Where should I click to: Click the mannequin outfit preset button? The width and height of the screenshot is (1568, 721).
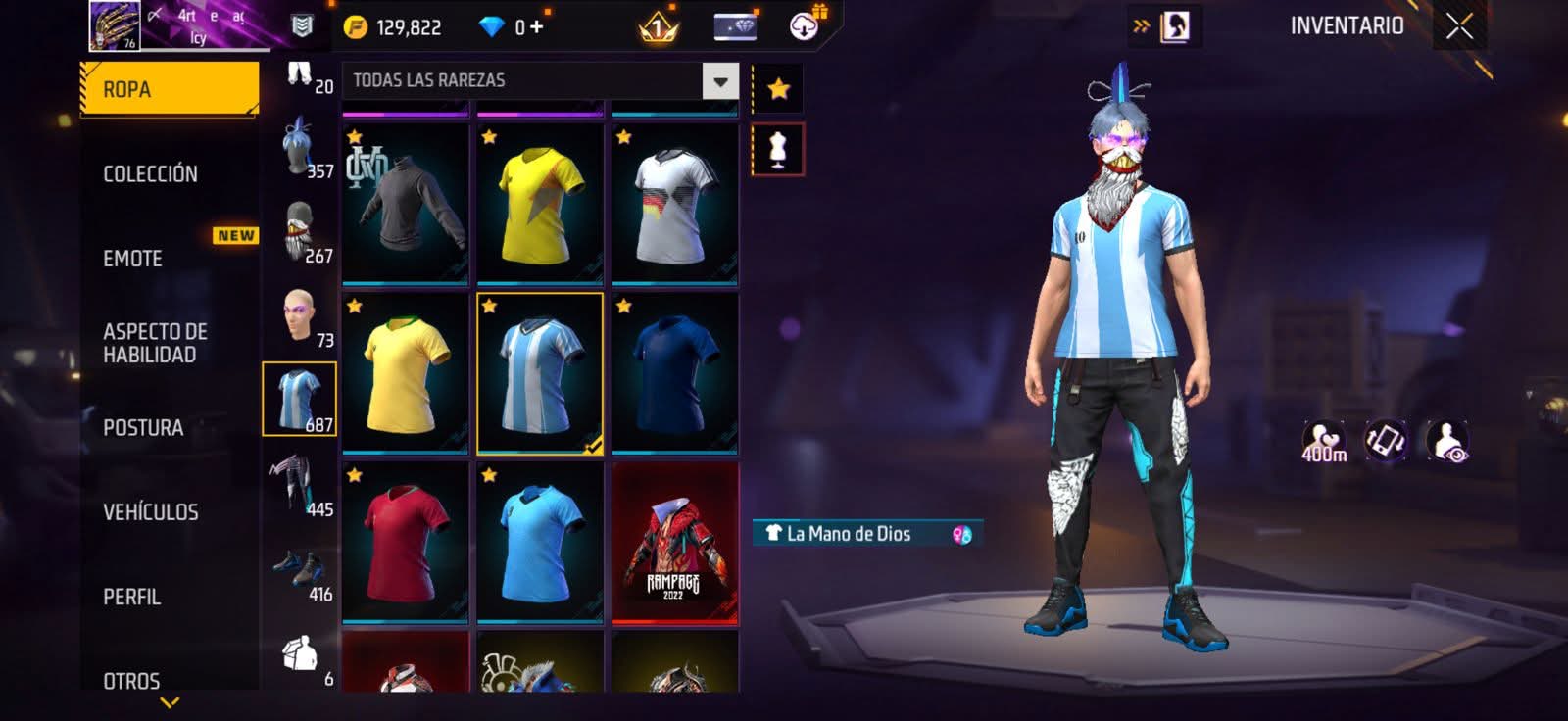pyautogui.click(x=778, y=150)
